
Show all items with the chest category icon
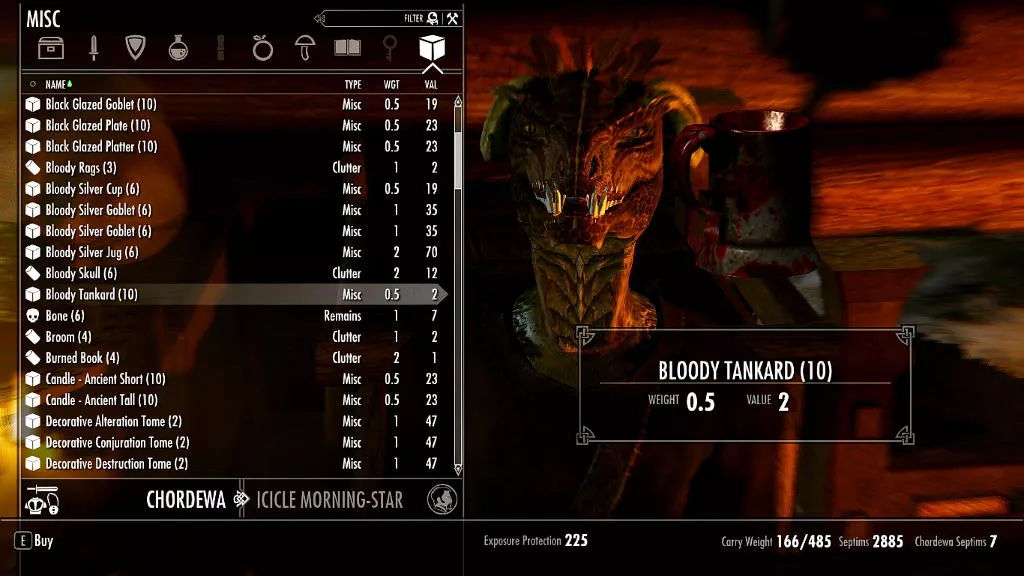tap(50, 47)
